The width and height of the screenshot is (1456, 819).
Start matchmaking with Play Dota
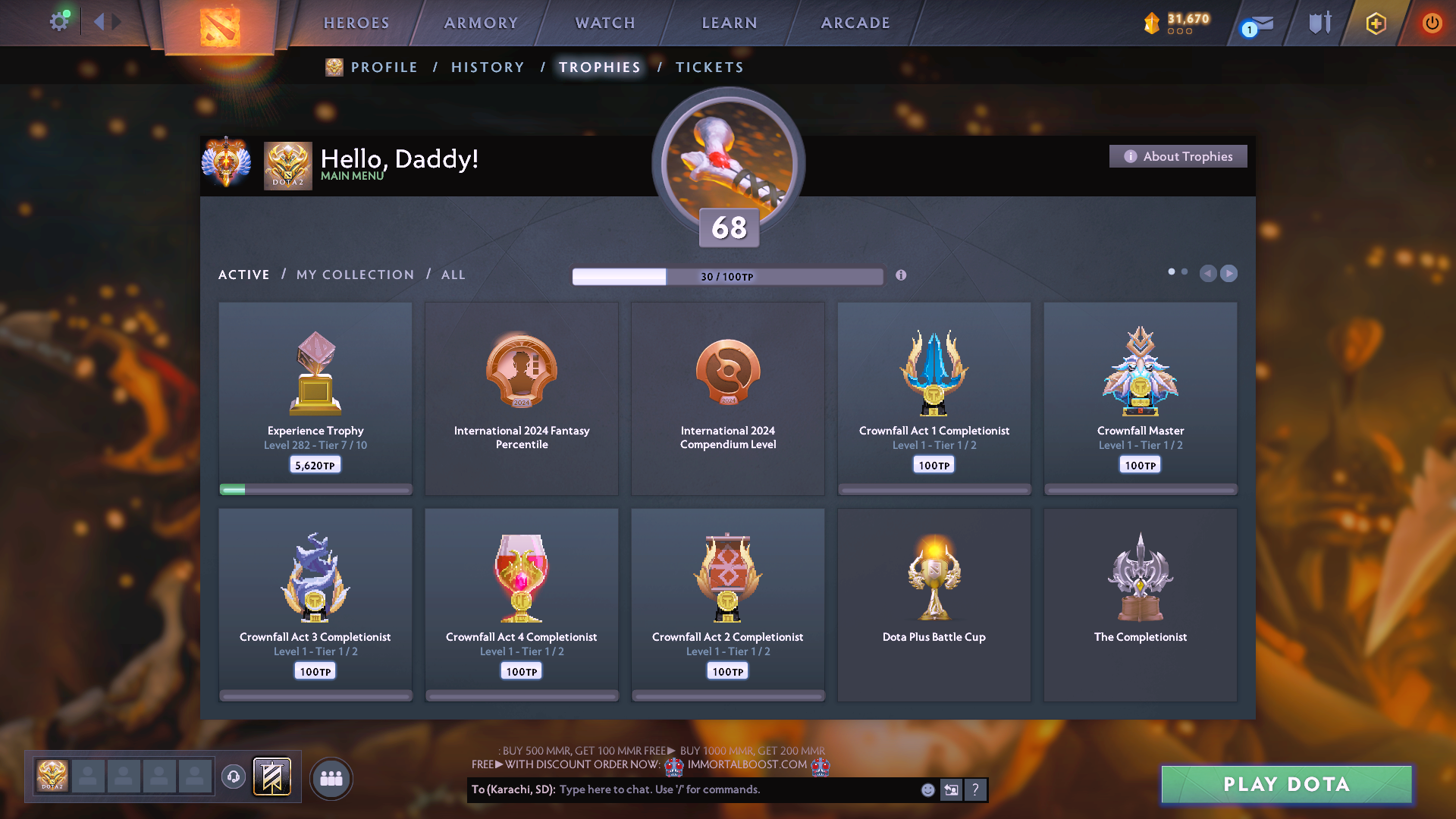pos(1286,784)
